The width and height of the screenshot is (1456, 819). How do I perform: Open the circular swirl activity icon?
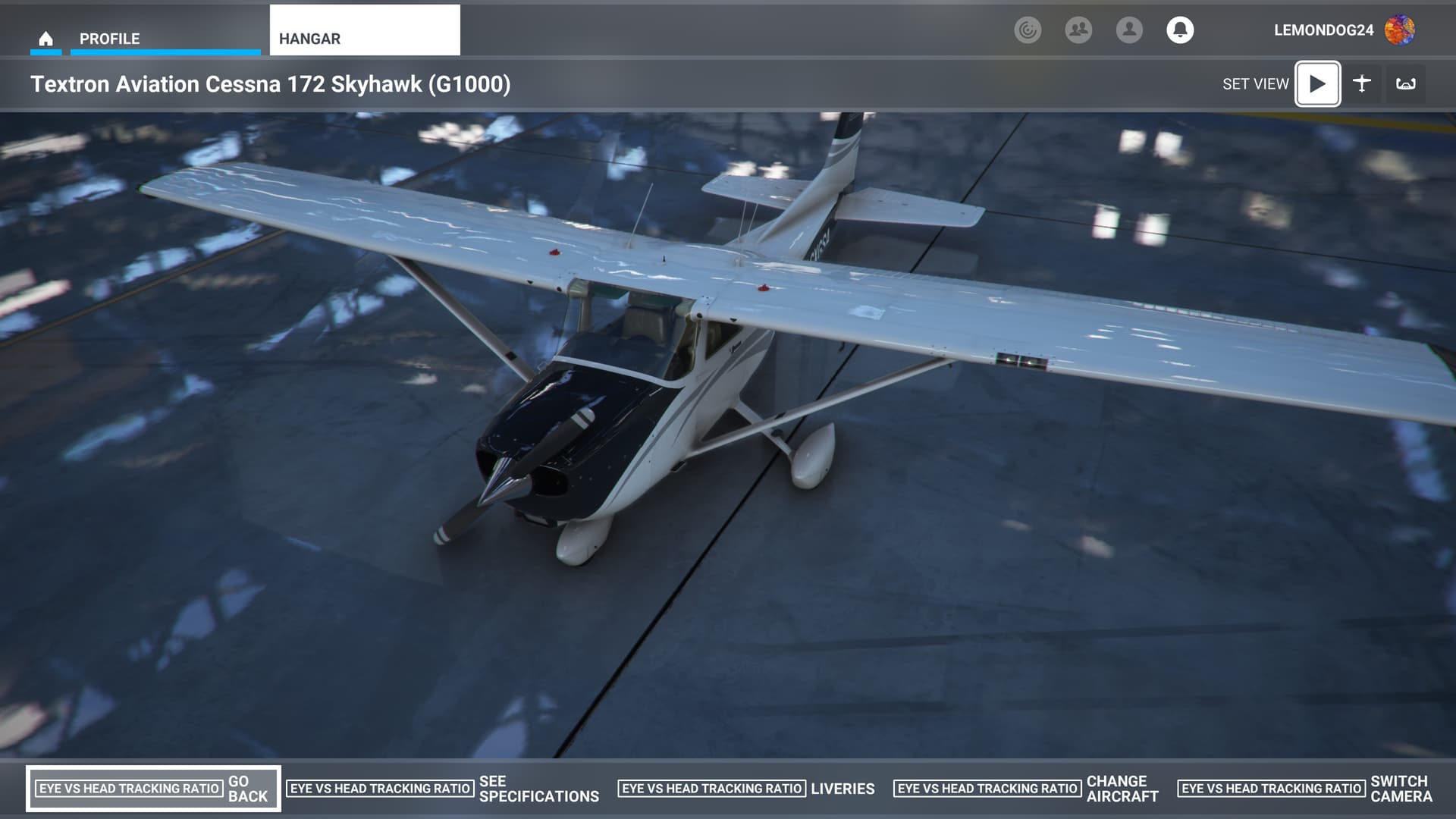pyautogui.click(x=1028, y=30)
